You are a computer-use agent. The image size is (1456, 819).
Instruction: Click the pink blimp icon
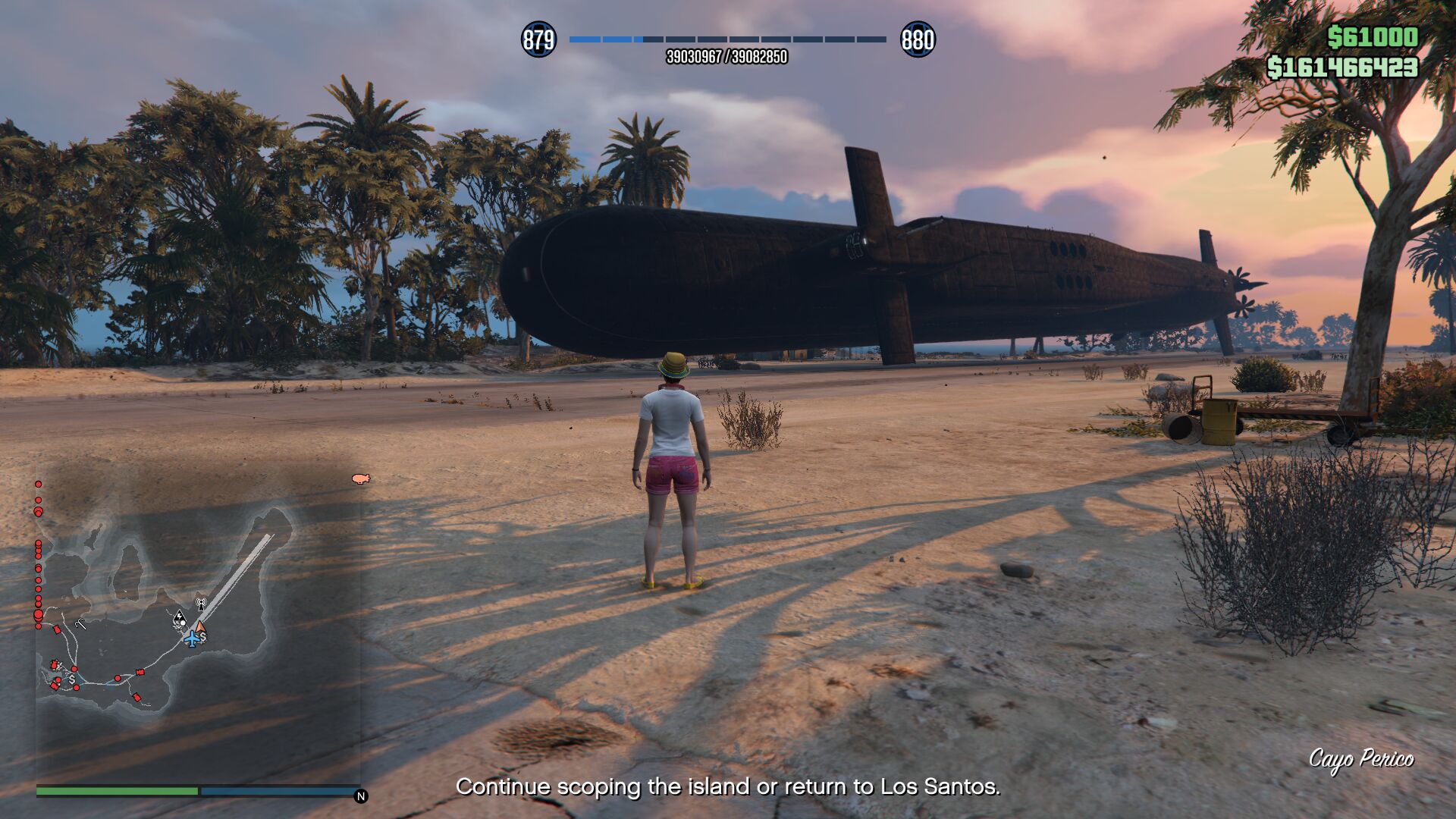pos(360,479)
